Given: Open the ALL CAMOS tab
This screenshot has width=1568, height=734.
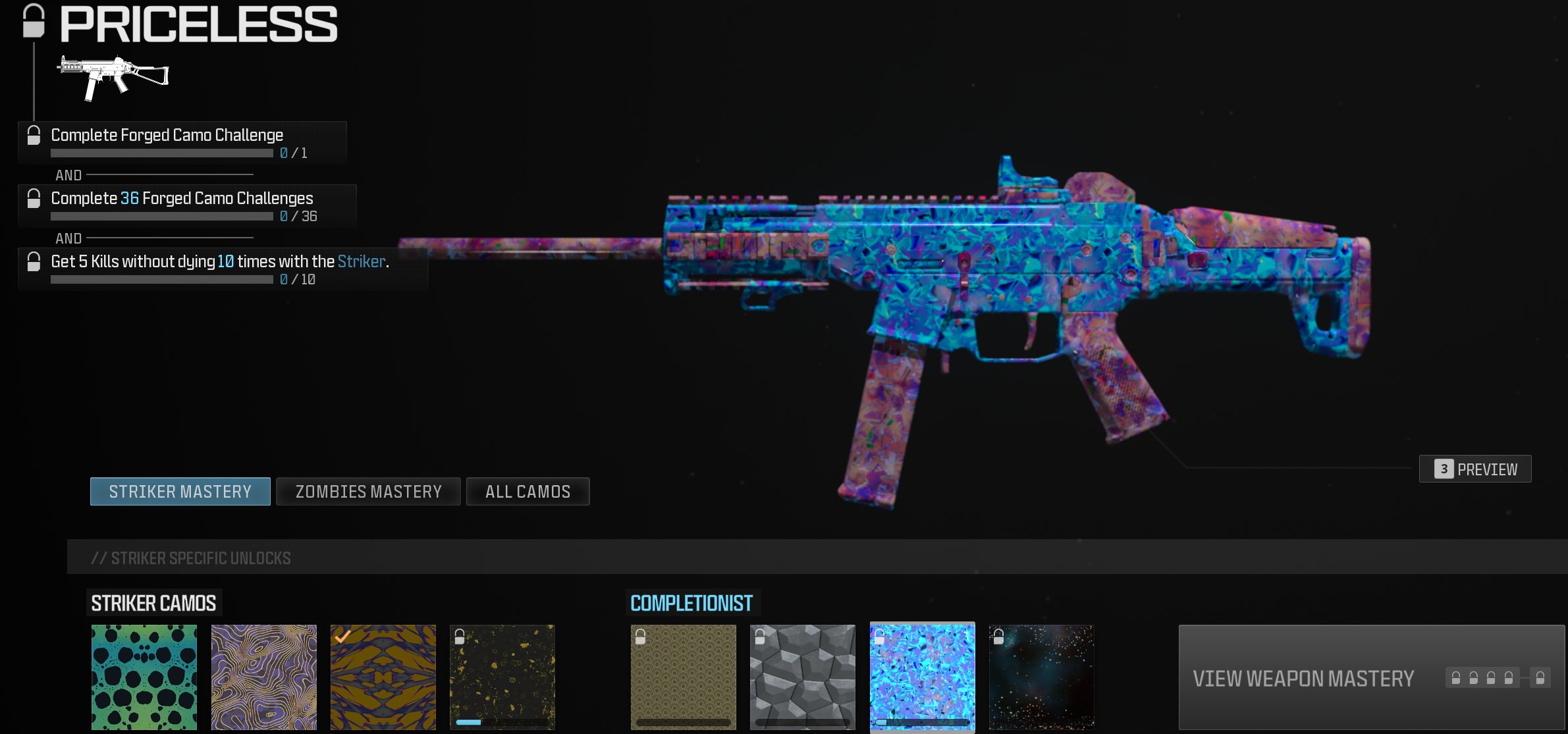Looking at the screenshot, I should click(x=527, y=491).
